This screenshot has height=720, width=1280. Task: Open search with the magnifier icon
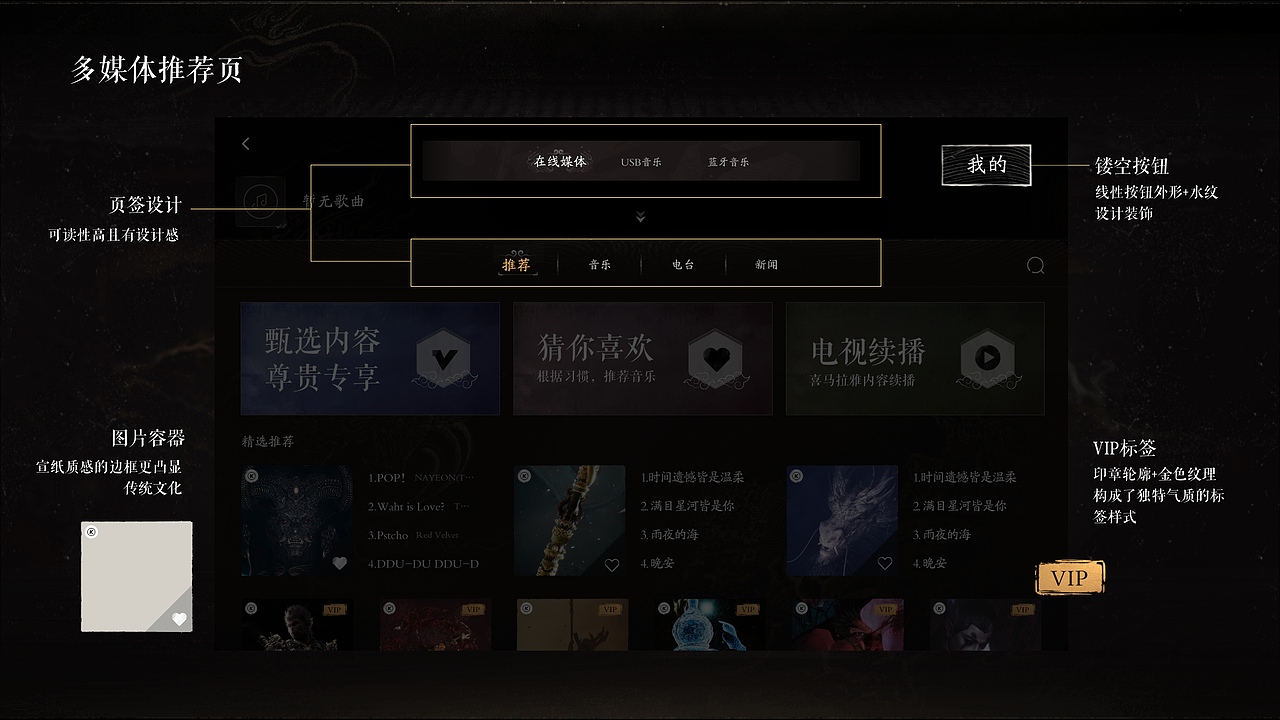pyautogui.click(x=1036, y=265)
